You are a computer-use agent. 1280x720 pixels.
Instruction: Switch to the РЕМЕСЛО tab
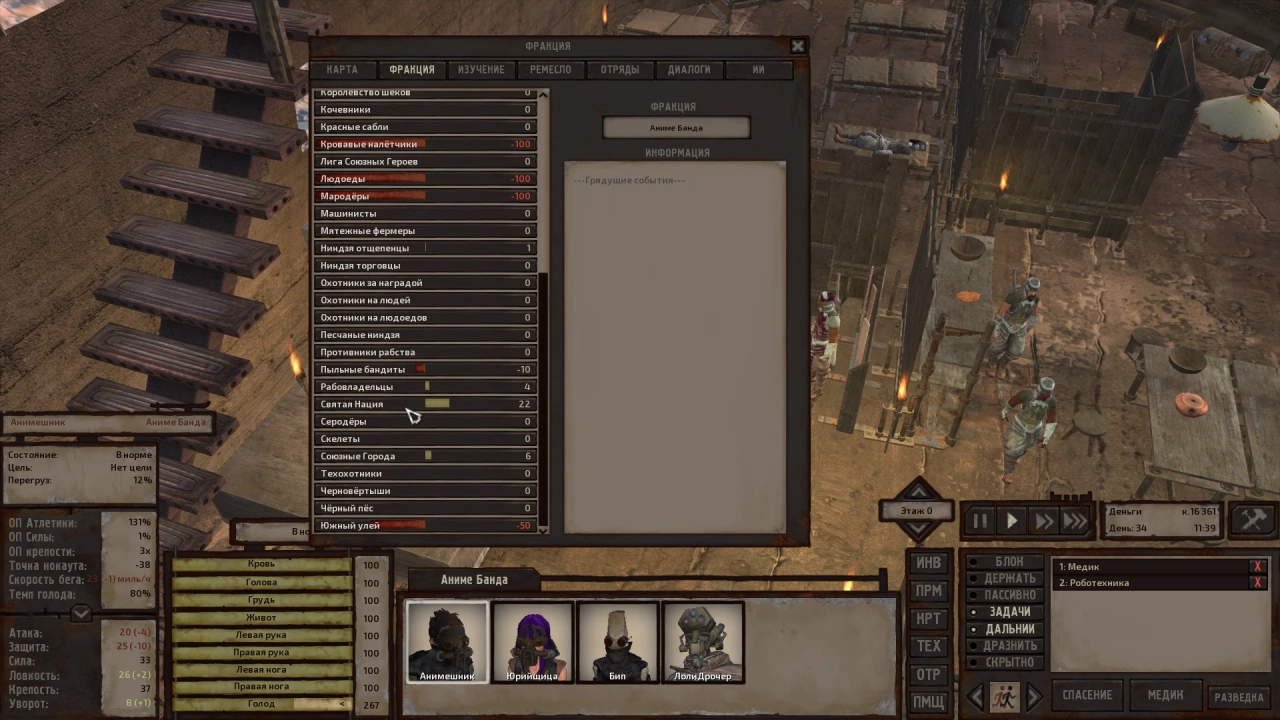tap(551, 70)
